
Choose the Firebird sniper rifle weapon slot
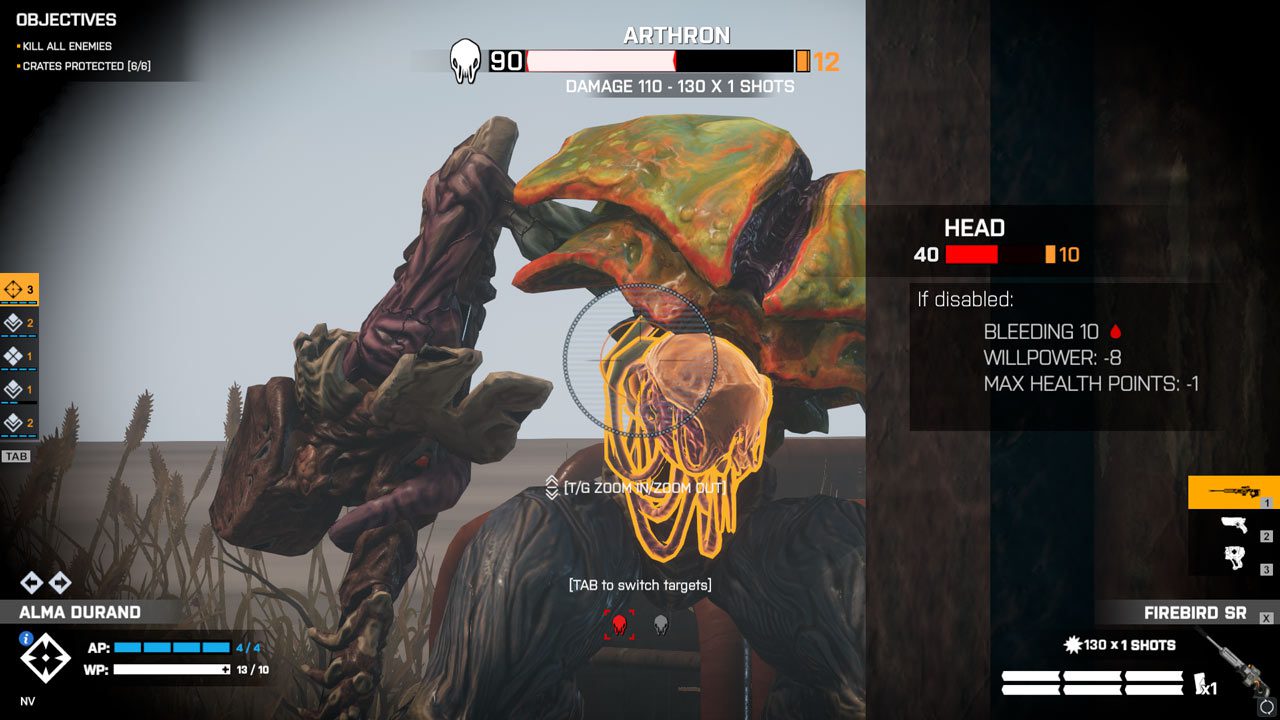(1232, 492)
